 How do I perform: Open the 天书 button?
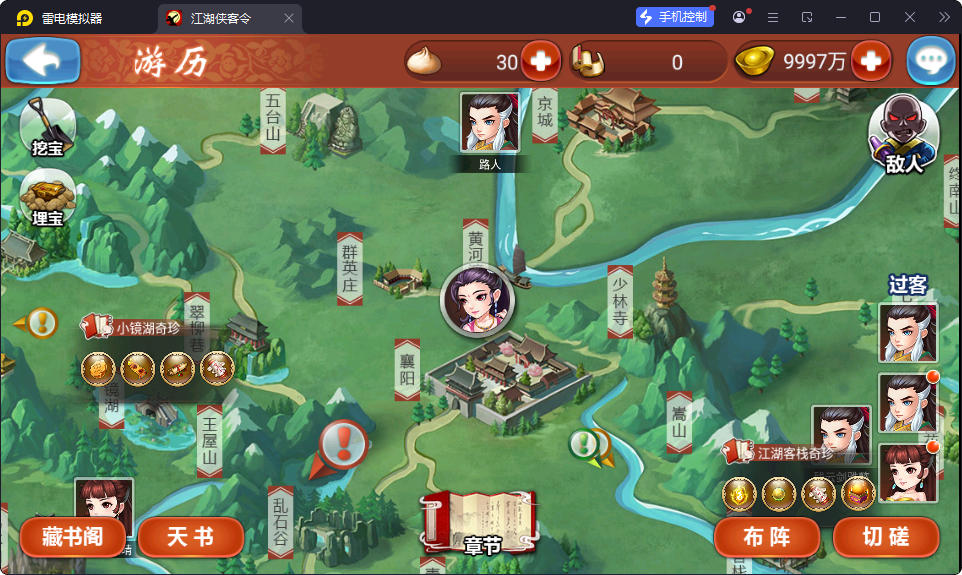[x=190, y=537]
